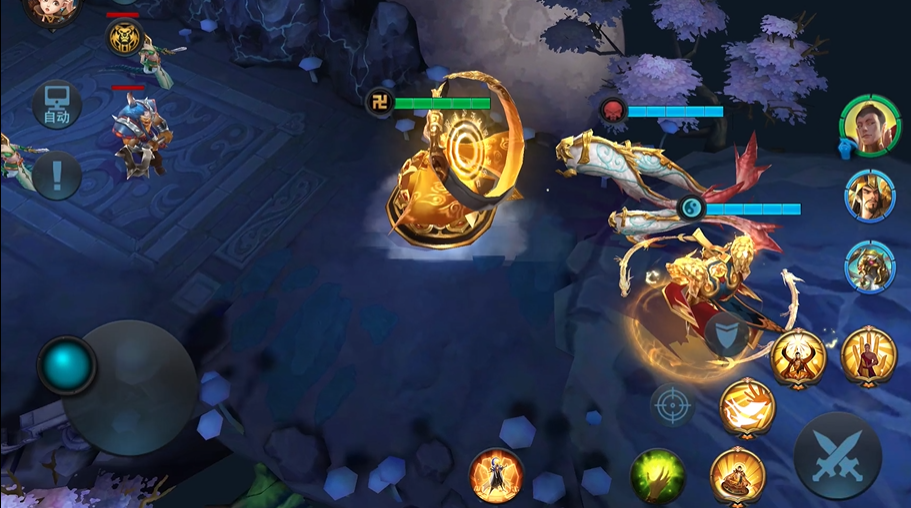
Task: Choose the golden beast hero portrait
Action: [869, 267]
